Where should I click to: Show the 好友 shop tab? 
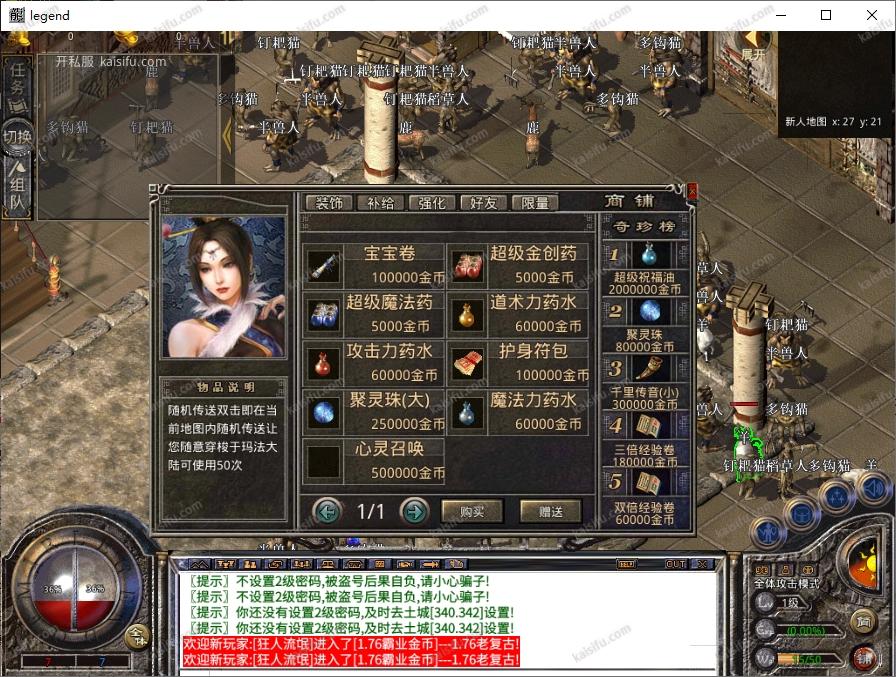pos(483,202)
